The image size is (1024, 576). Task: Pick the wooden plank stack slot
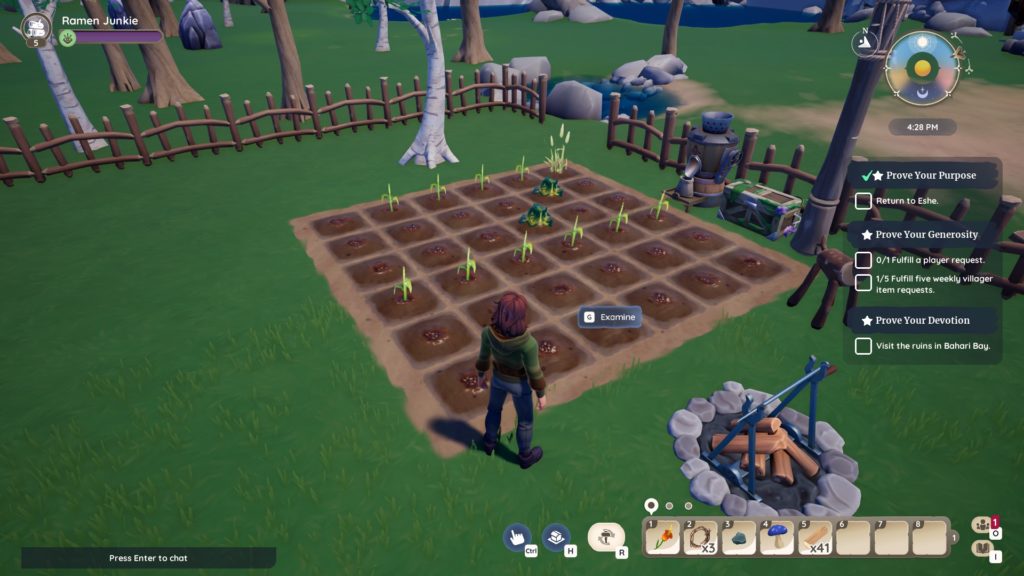click(814, 538)
